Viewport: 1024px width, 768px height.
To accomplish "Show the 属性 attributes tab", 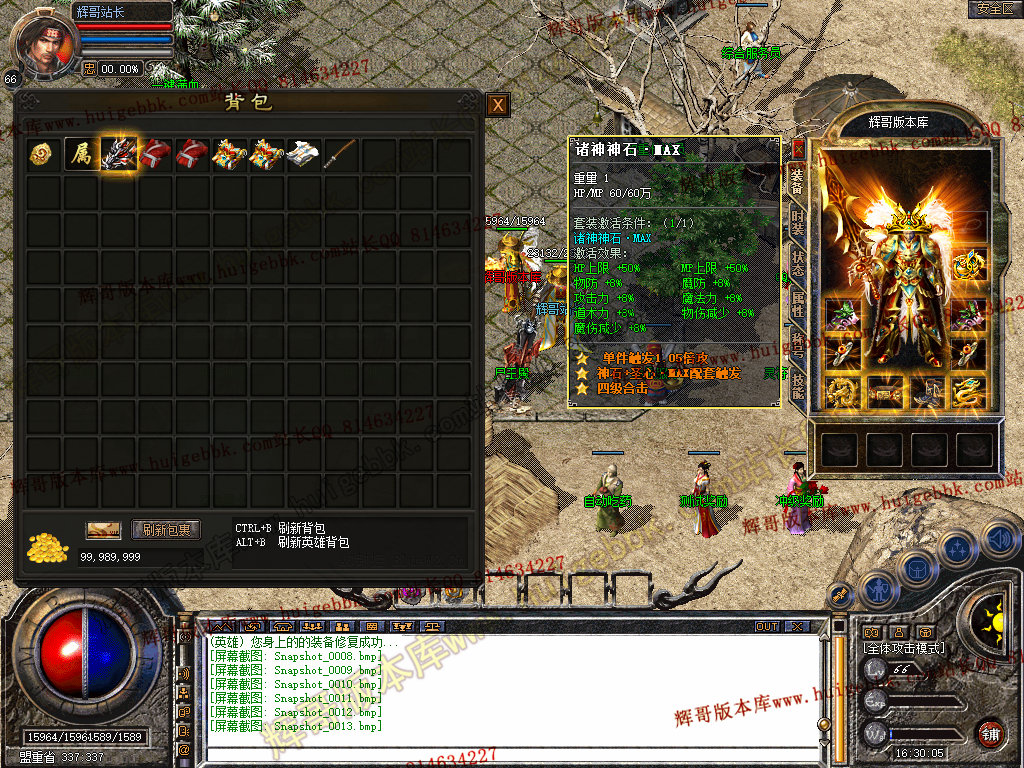I will point(797,305).
